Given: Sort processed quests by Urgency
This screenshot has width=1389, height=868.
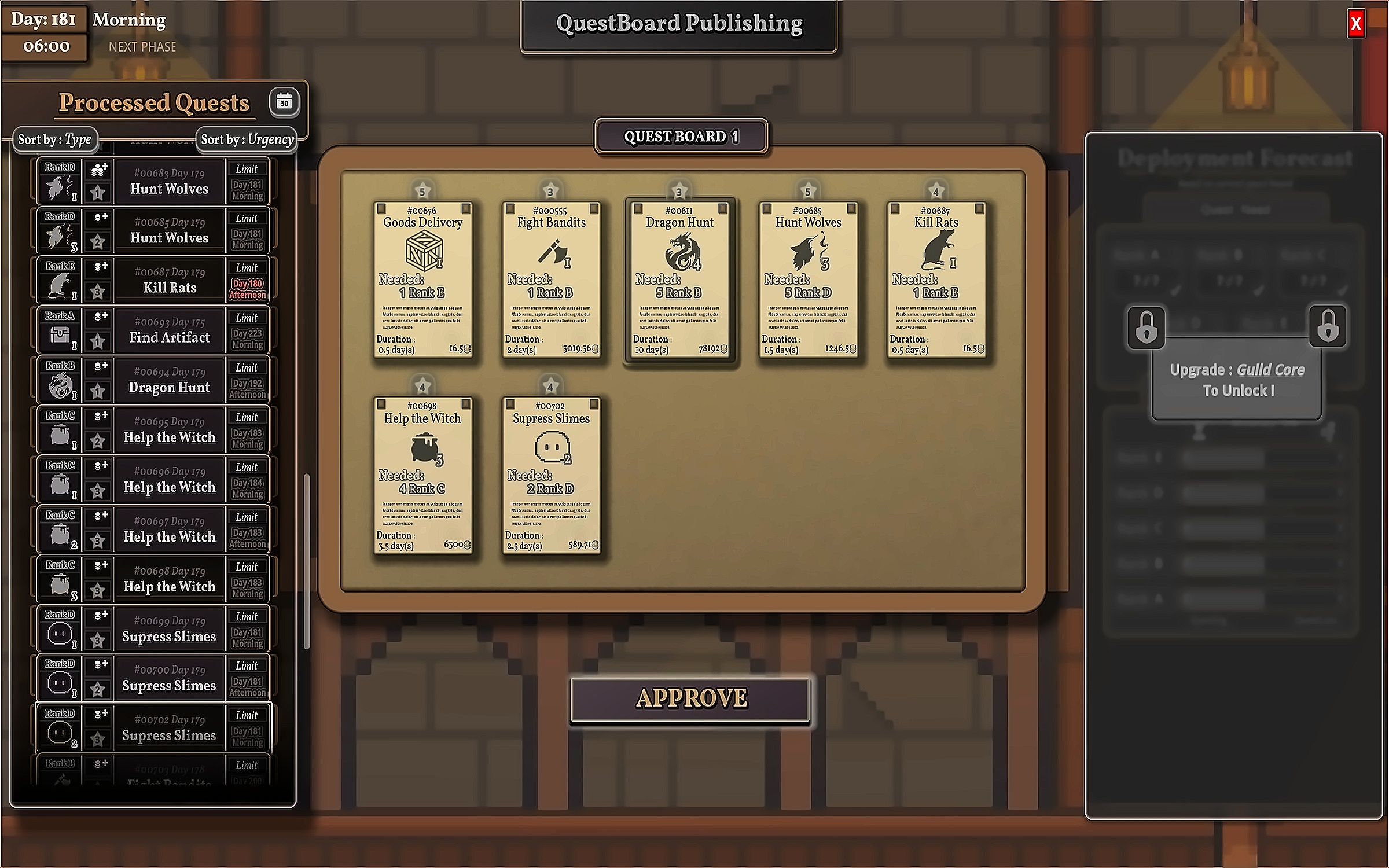Looking at the screenshot, I should tap(247, 139).
